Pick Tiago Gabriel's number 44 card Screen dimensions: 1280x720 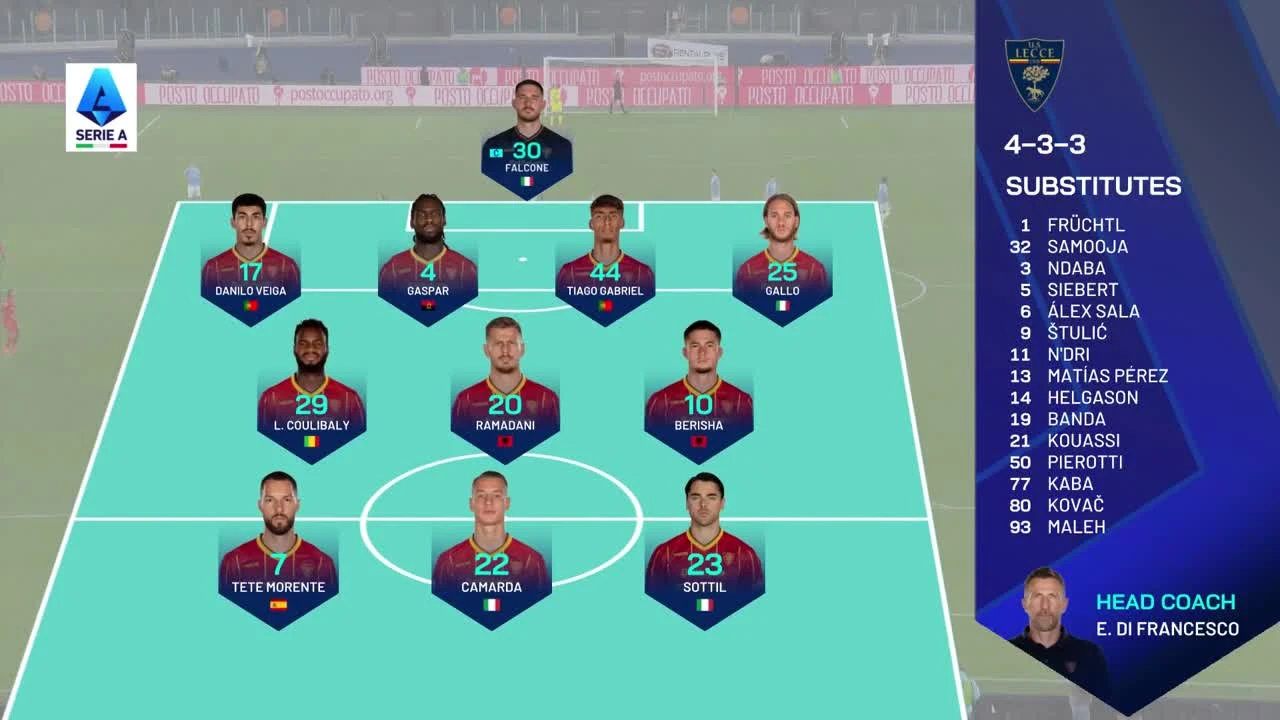(605, 275)
